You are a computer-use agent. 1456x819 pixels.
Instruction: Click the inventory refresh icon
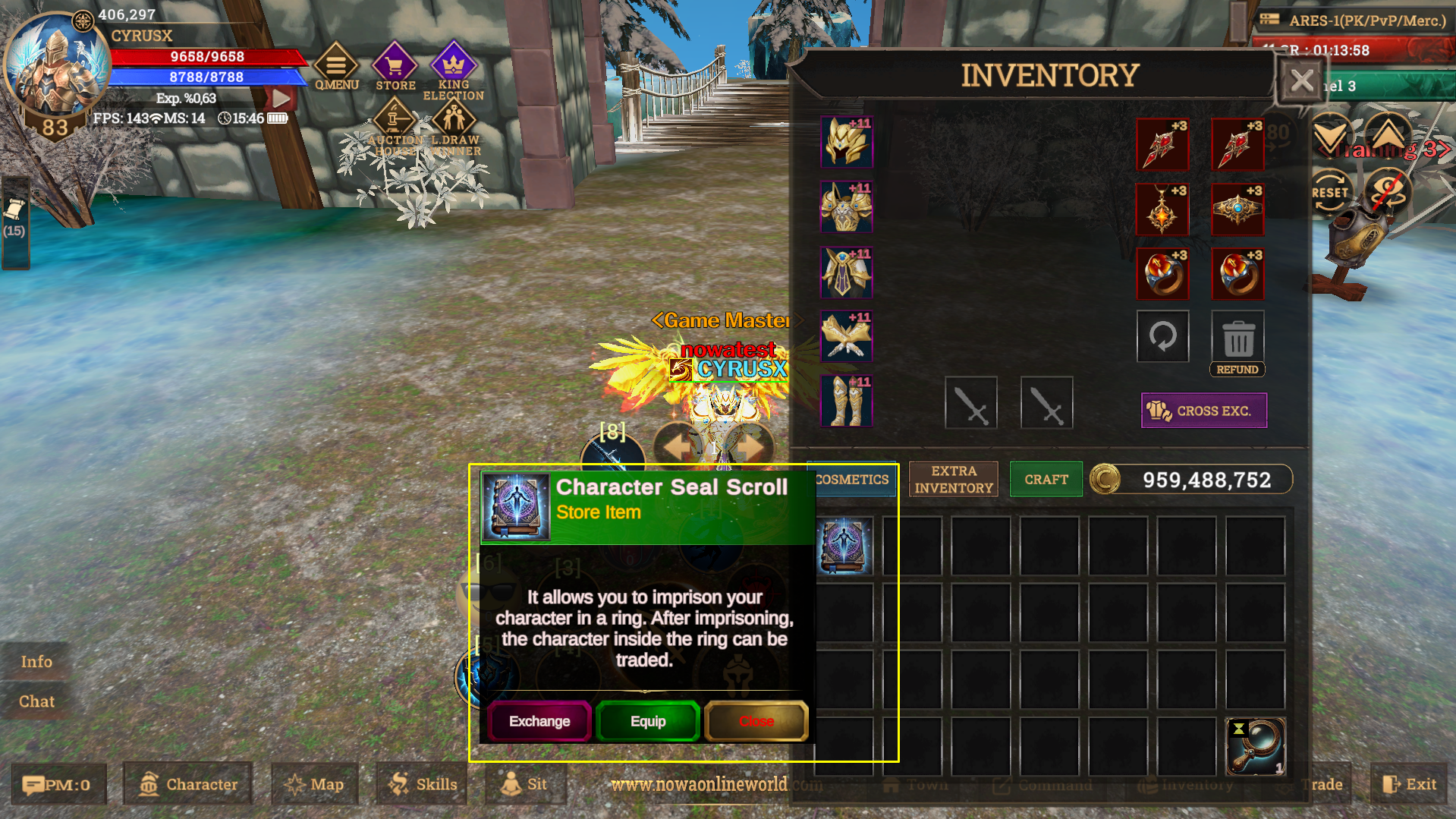click(1162, 336)
